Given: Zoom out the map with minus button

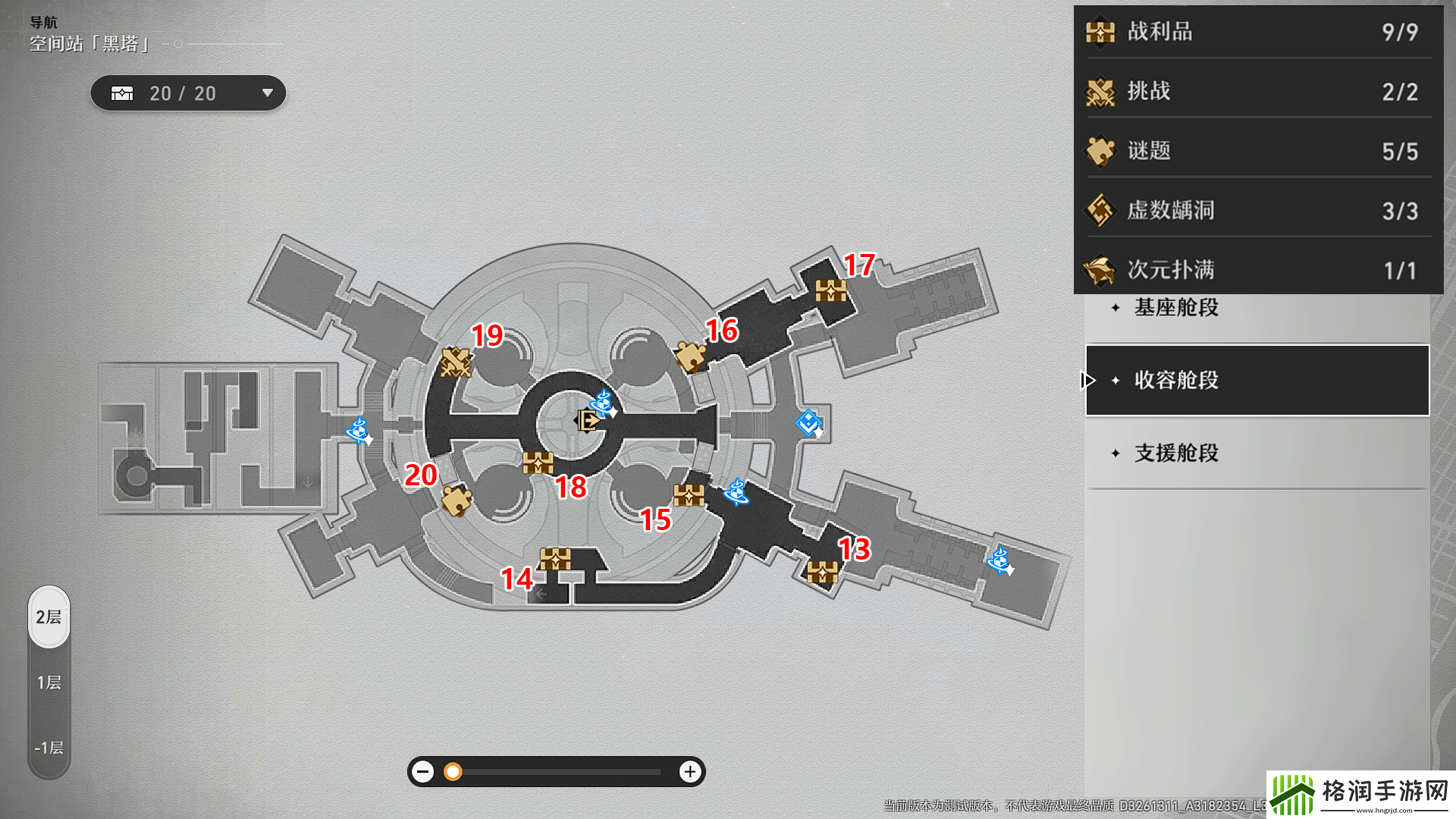Looking at the screenshot, I should [423, 772].
